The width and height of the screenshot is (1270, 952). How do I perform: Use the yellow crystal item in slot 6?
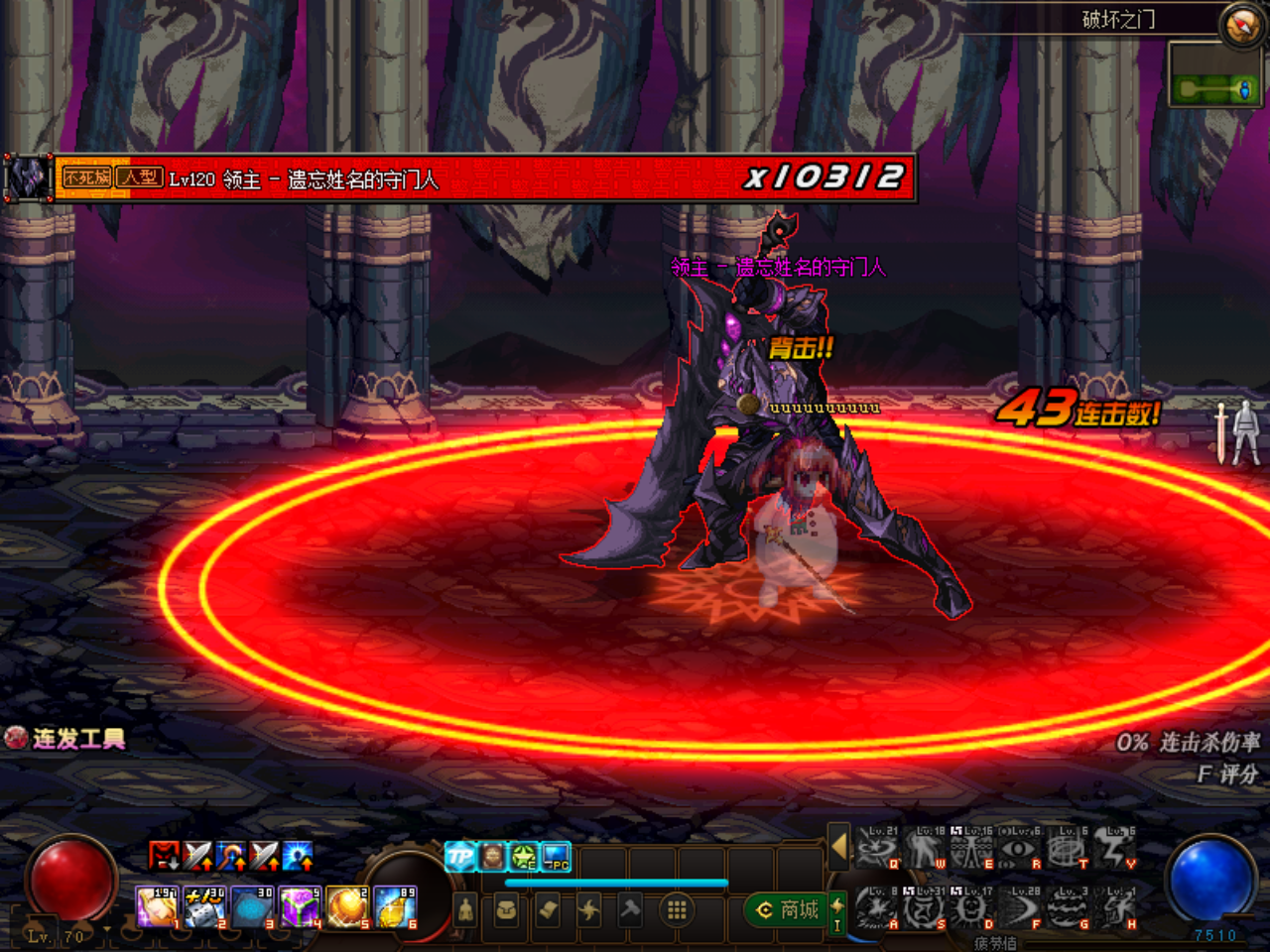point(396,907)
